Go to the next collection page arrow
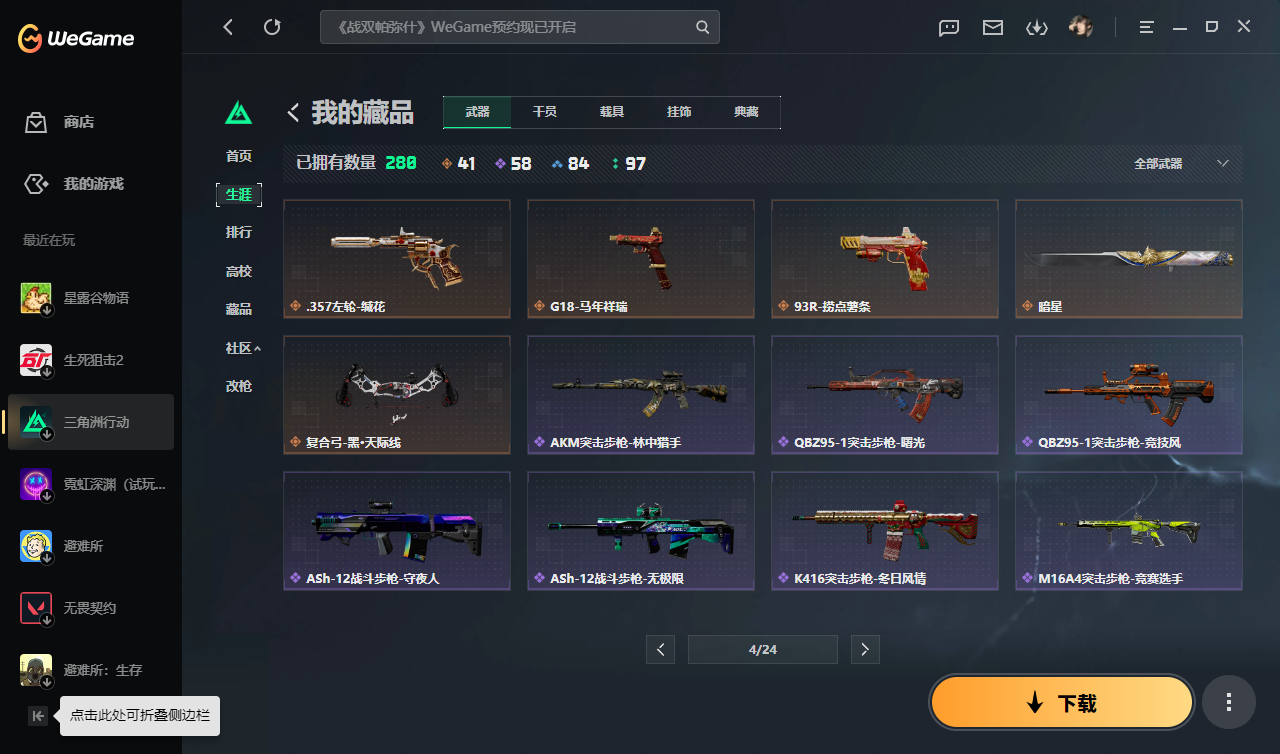1280x754 pixels. coord(865,649)
